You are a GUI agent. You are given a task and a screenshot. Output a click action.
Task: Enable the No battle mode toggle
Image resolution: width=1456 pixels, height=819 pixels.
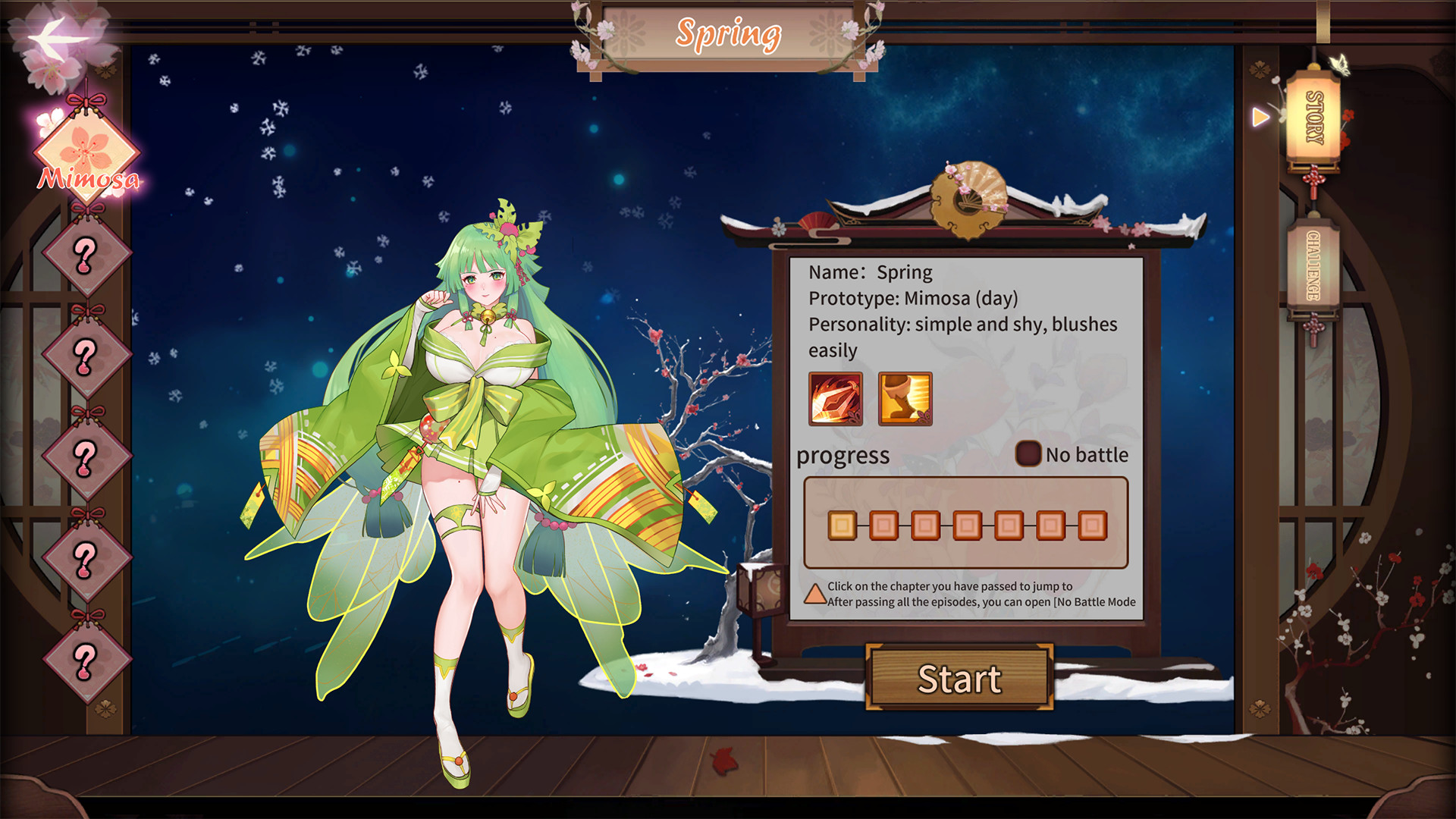(x=1028, y=453)
